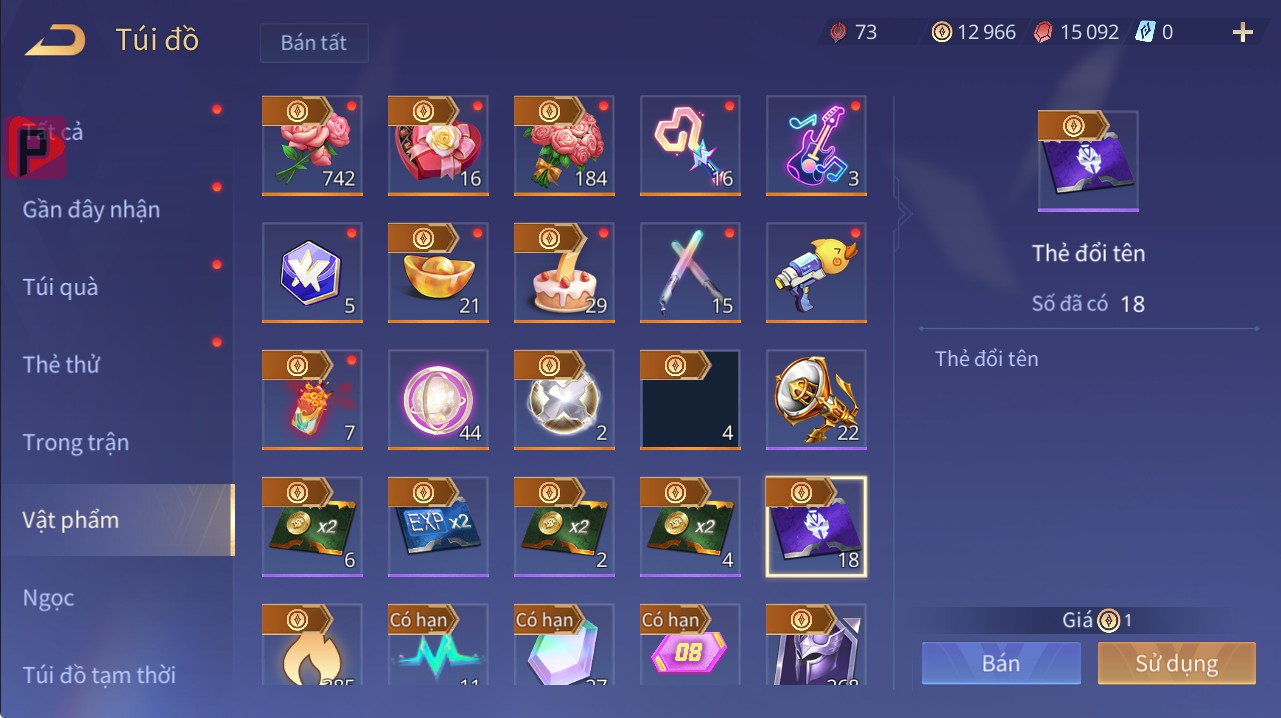Viewport: 1281px width, 718px height.
Task: Select the duck water gun item
Action: (x=816, y=272)
